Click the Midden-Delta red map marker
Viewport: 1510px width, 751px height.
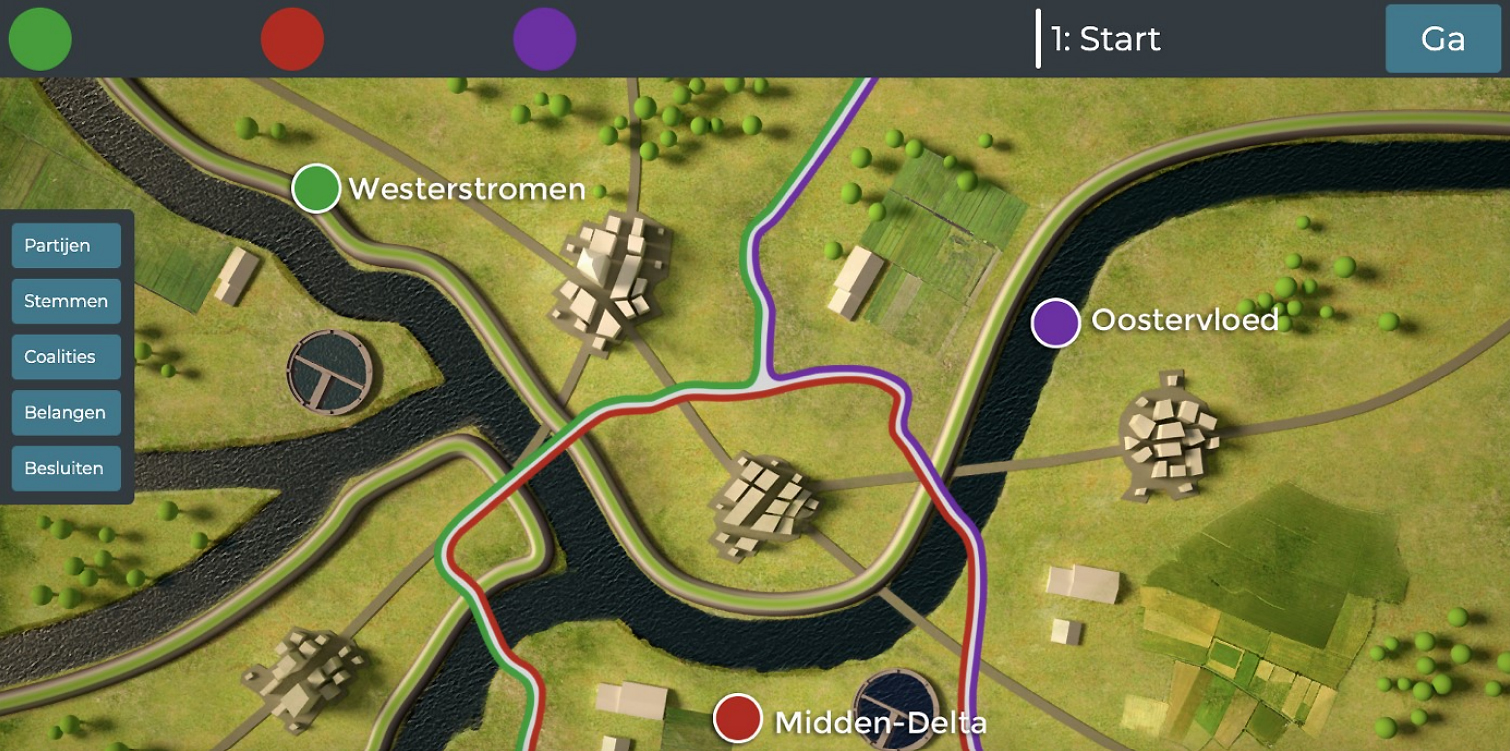point(738,718)
